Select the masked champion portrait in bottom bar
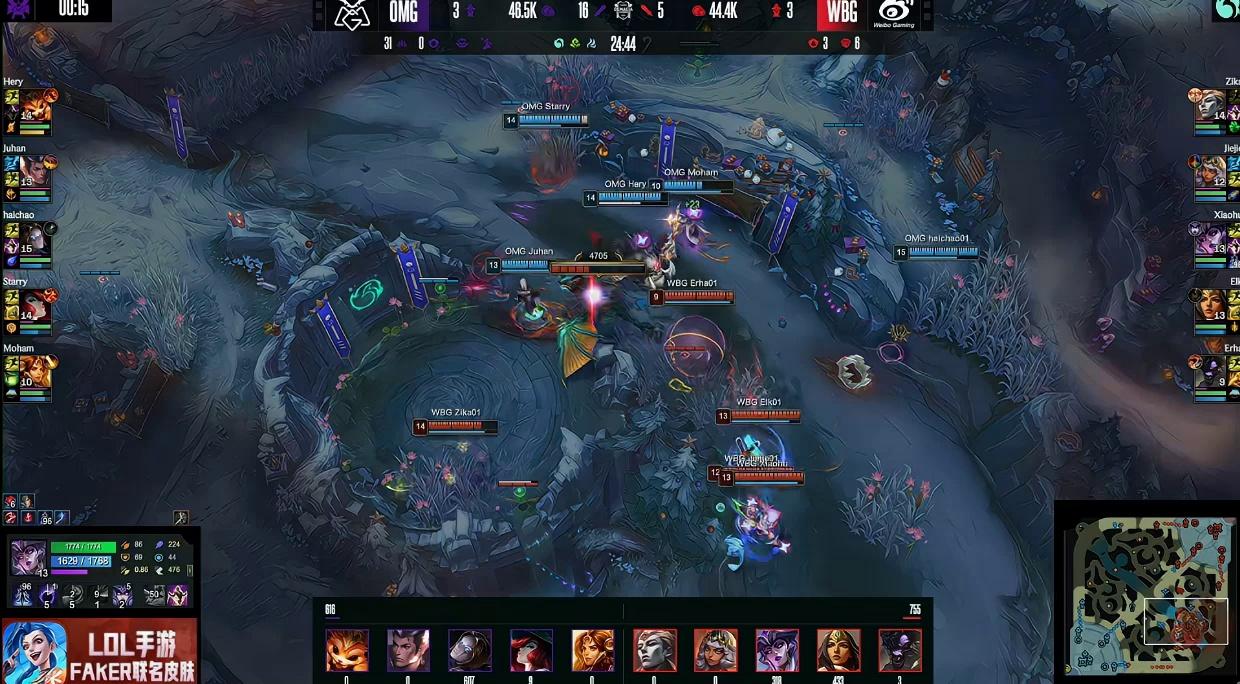1240x684 pixels. (470, 650)
